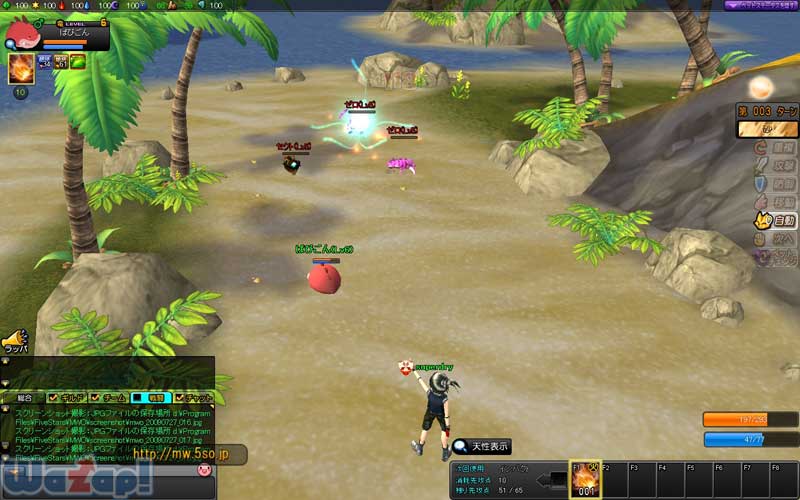
Task: Click the purple button in top-right corner
Action: tap(761, 5)
